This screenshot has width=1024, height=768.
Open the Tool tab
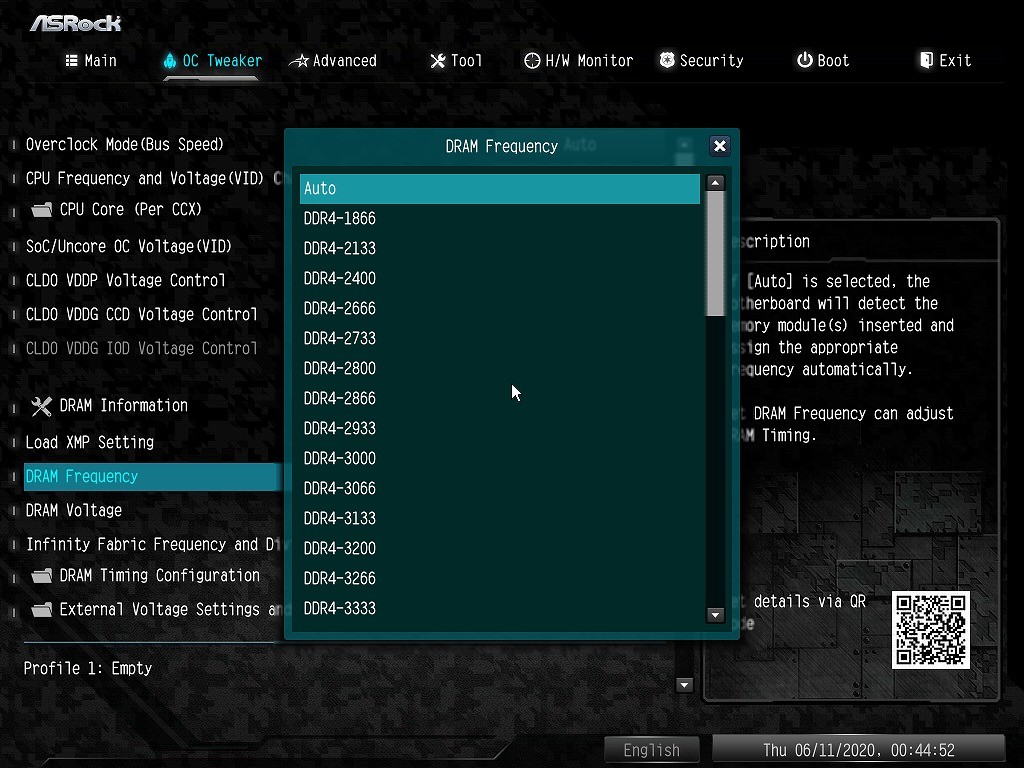(x=456, y=61)
